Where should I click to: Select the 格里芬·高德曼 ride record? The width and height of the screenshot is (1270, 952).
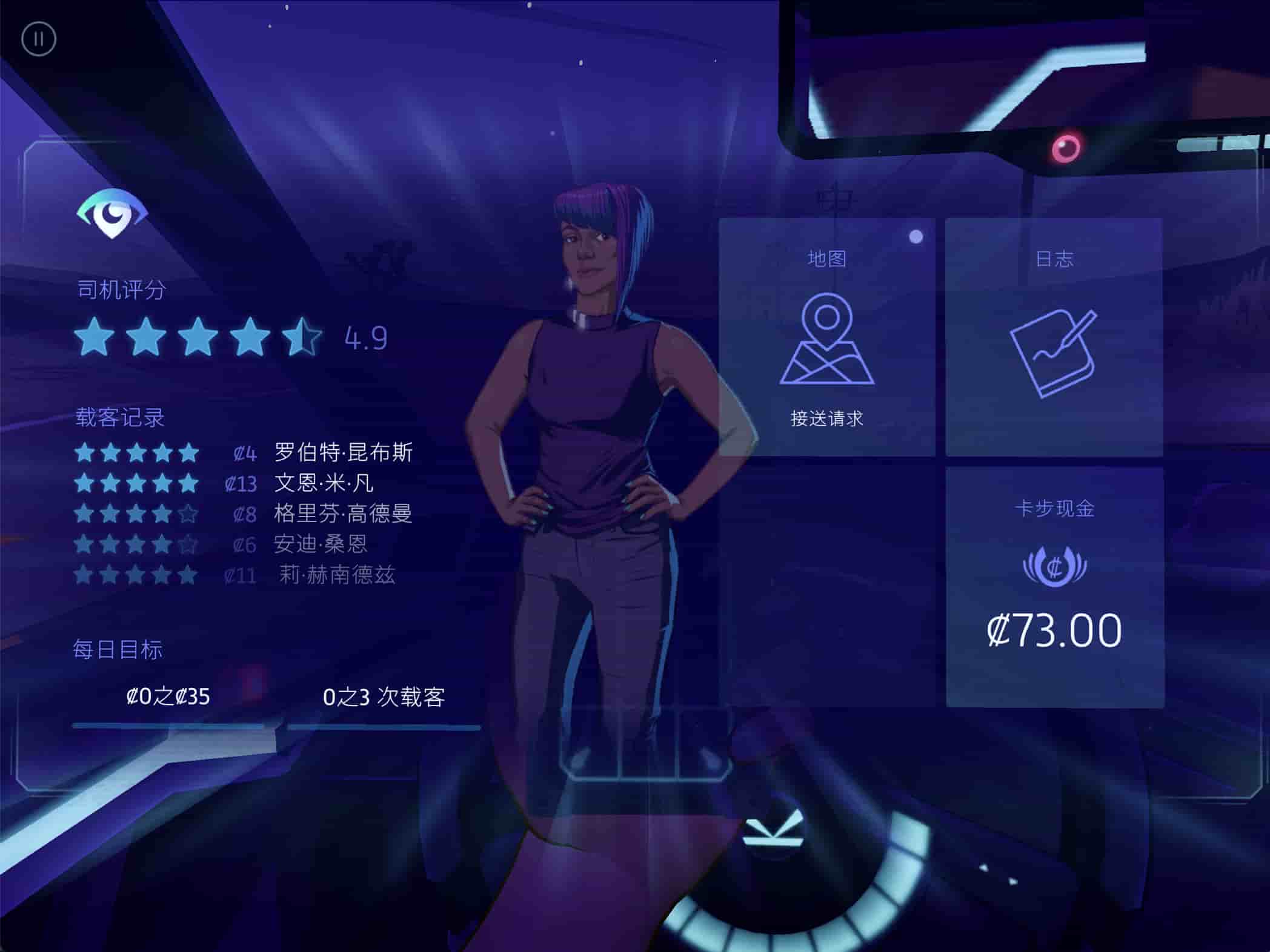coord(342,514)
